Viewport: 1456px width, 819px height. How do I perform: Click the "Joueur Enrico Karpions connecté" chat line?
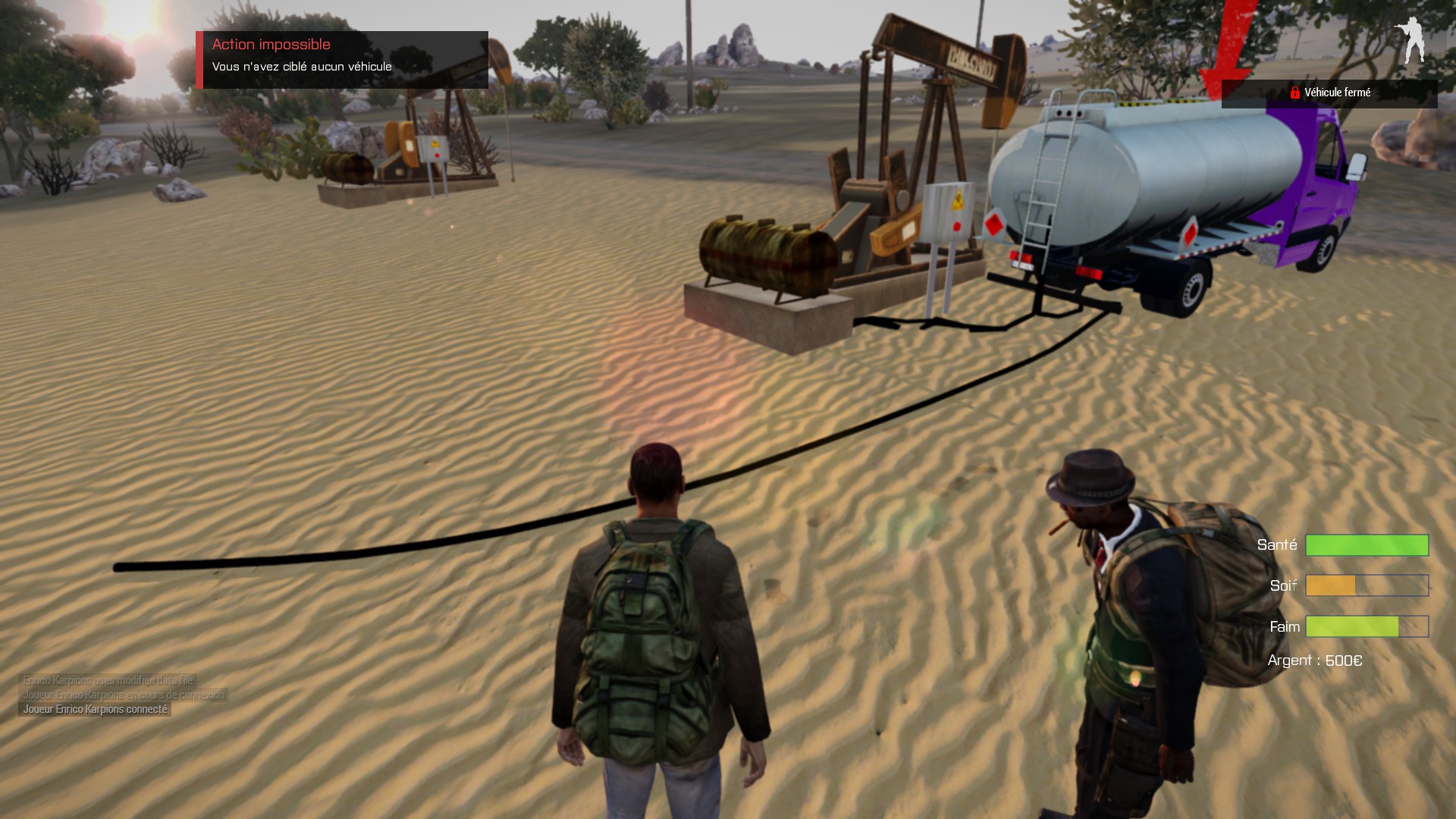(x=95, y=709)
